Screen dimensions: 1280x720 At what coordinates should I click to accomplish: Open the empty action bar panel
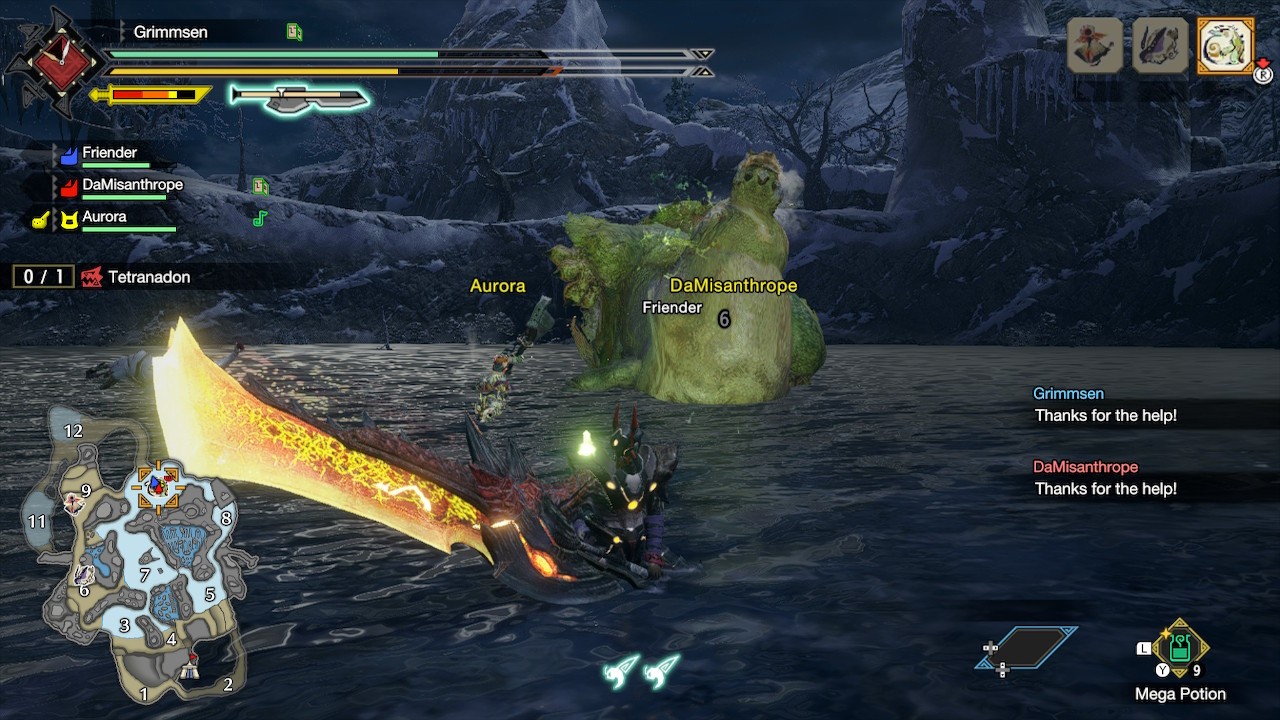[x=1028, y=649]
